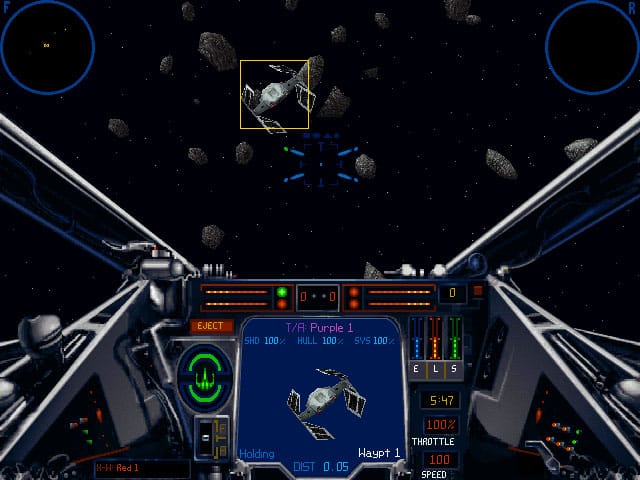Click the red EJECT button
The height and width of the screenshot is (480, 640).
(x=212, y=326)
